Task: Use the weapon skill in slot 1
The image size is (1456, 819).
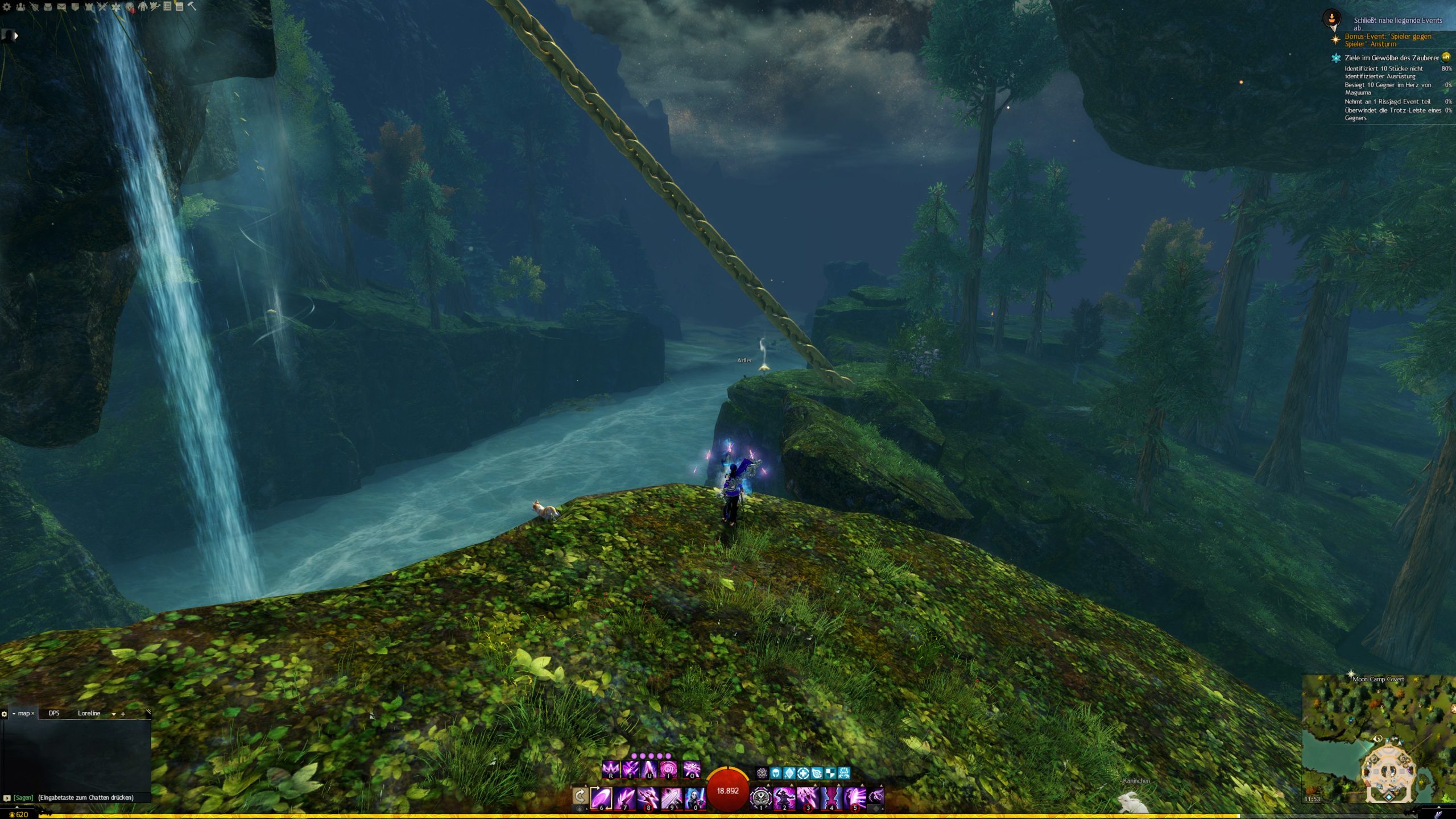Action: 761,797
